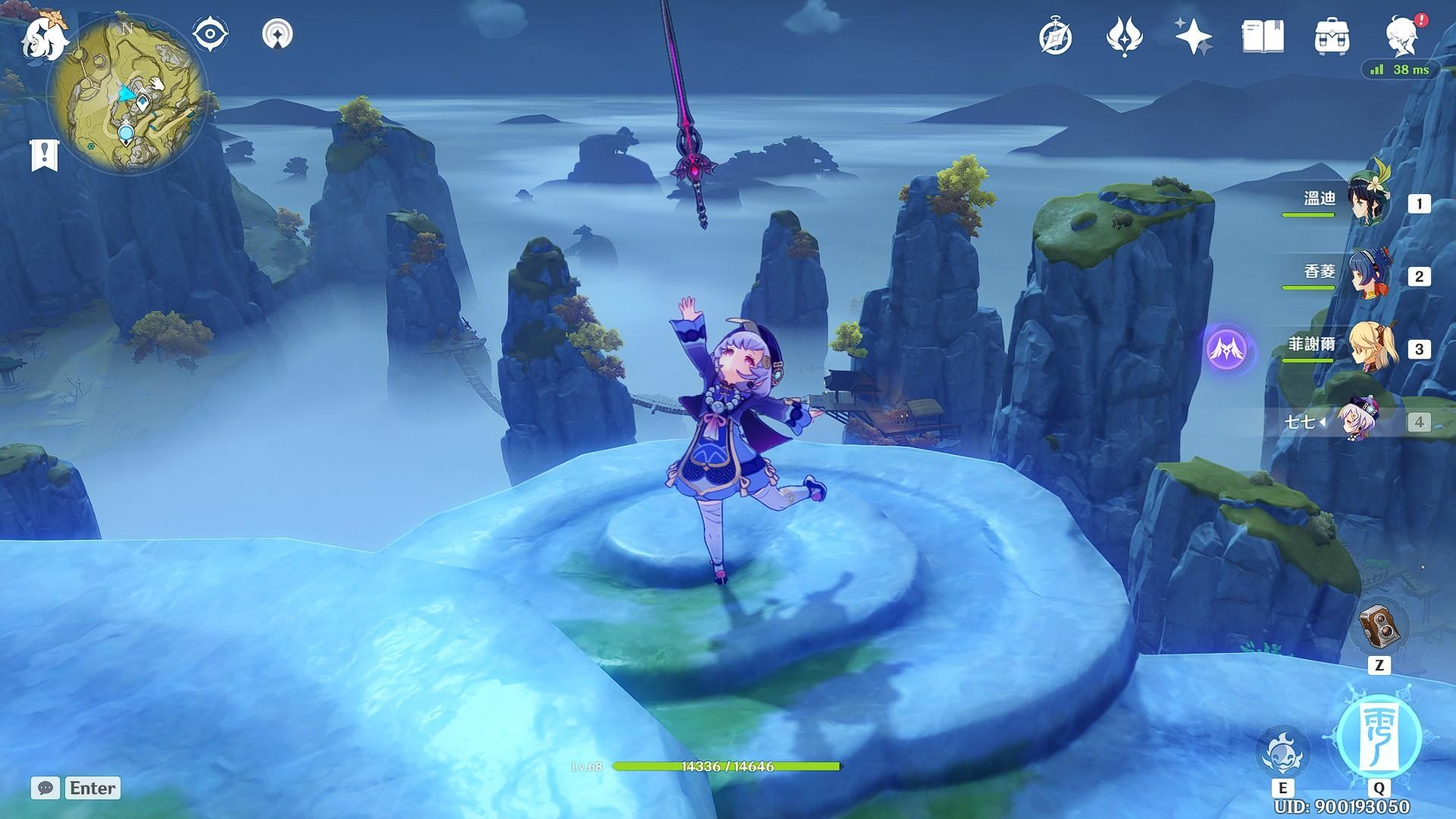Open the quest exclamation banner
The width and height of the screenshot is (1456, 819).
[44, 155]
